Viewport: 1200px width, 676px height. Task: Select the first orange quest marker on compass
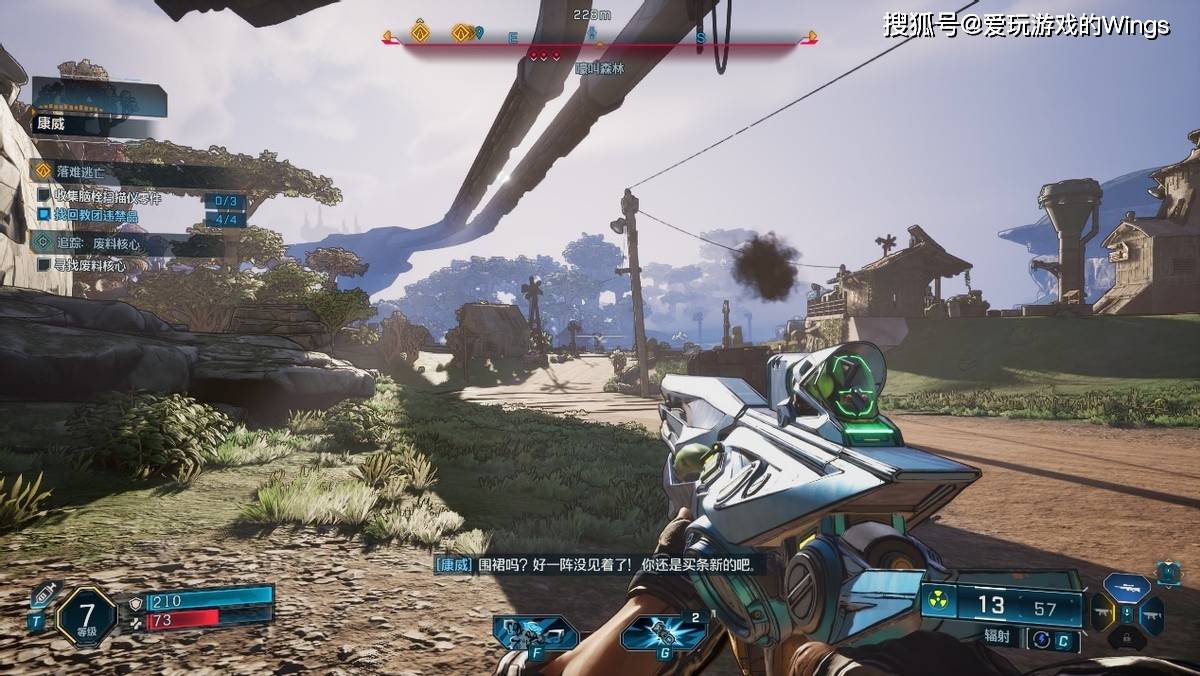[x=420, y=33]
